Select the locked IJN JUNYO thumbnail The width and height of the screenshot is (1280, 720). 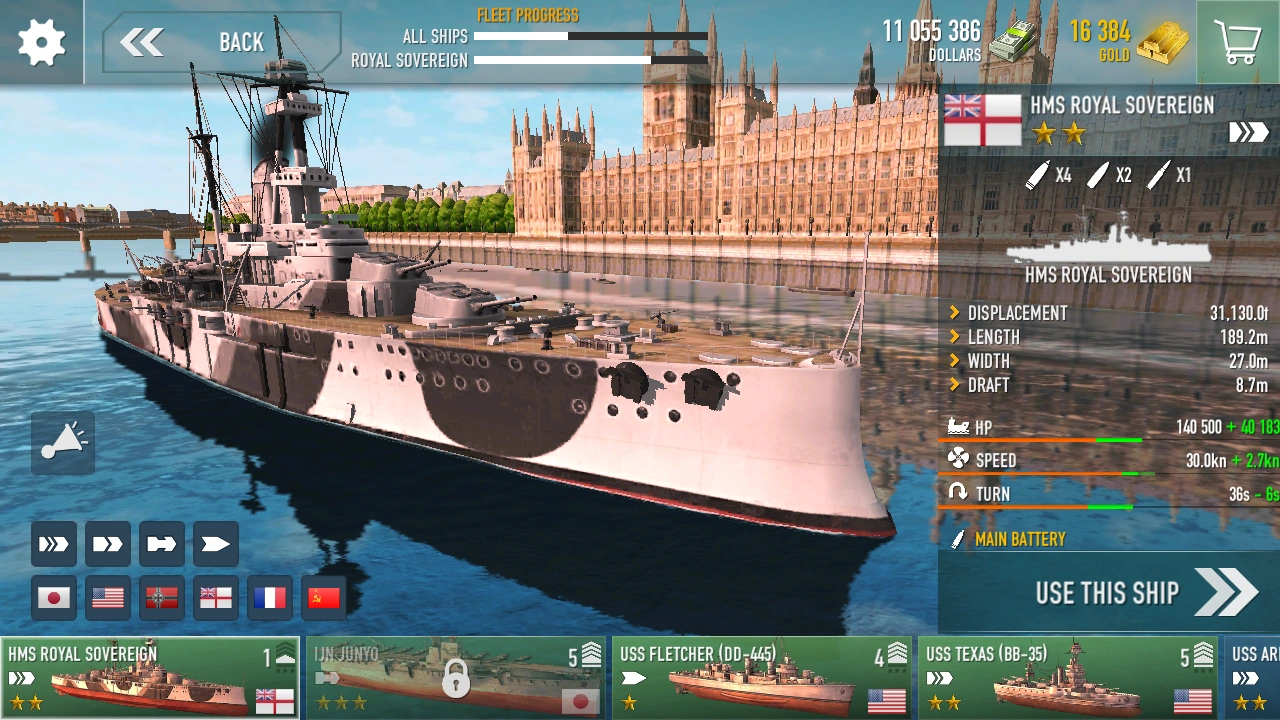click(455, 678)
